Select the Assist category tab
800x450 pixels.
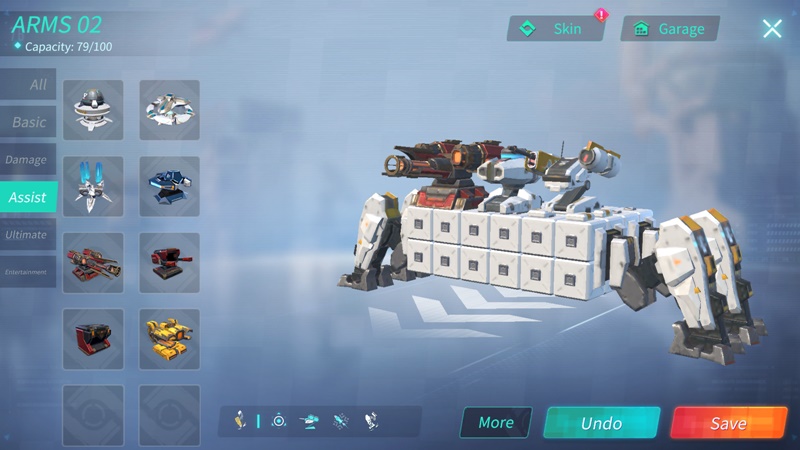click(28, 197)
